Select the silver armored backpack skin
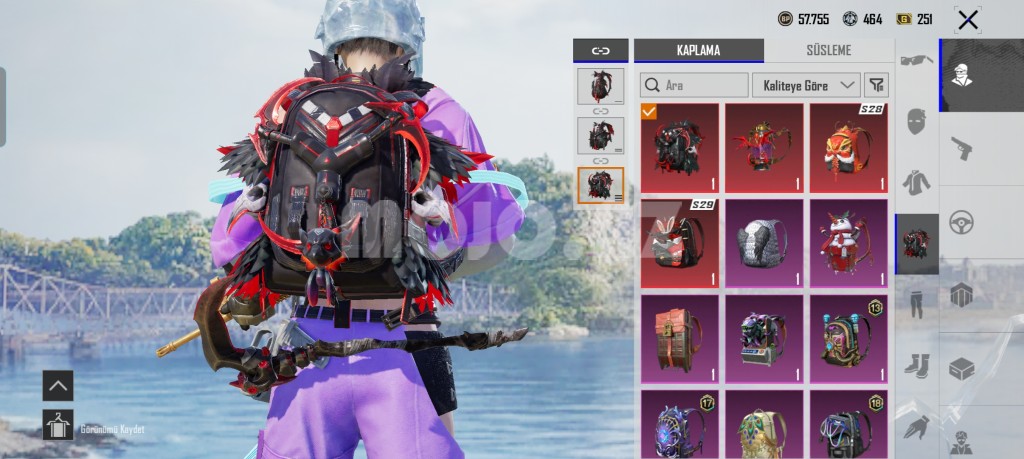1024x459 pixels. 764,242
